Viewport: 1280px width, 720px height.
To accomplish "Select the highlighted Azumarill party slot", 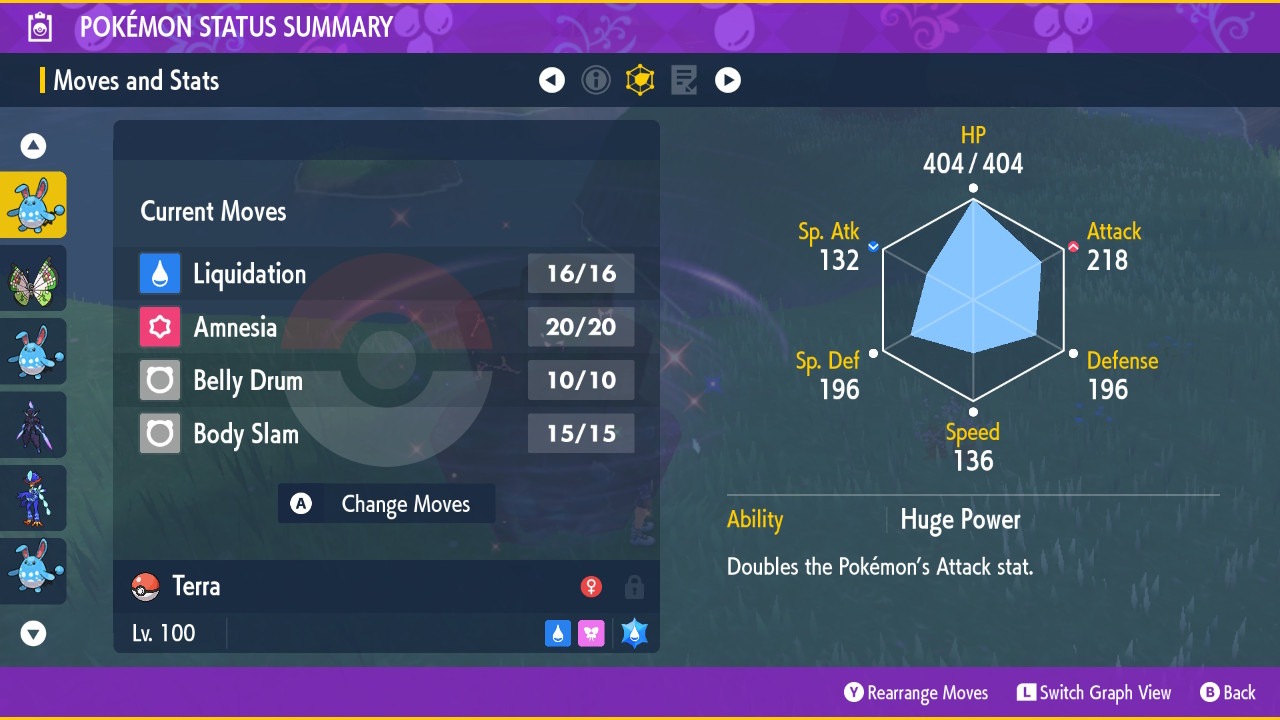I will [33, 205].
